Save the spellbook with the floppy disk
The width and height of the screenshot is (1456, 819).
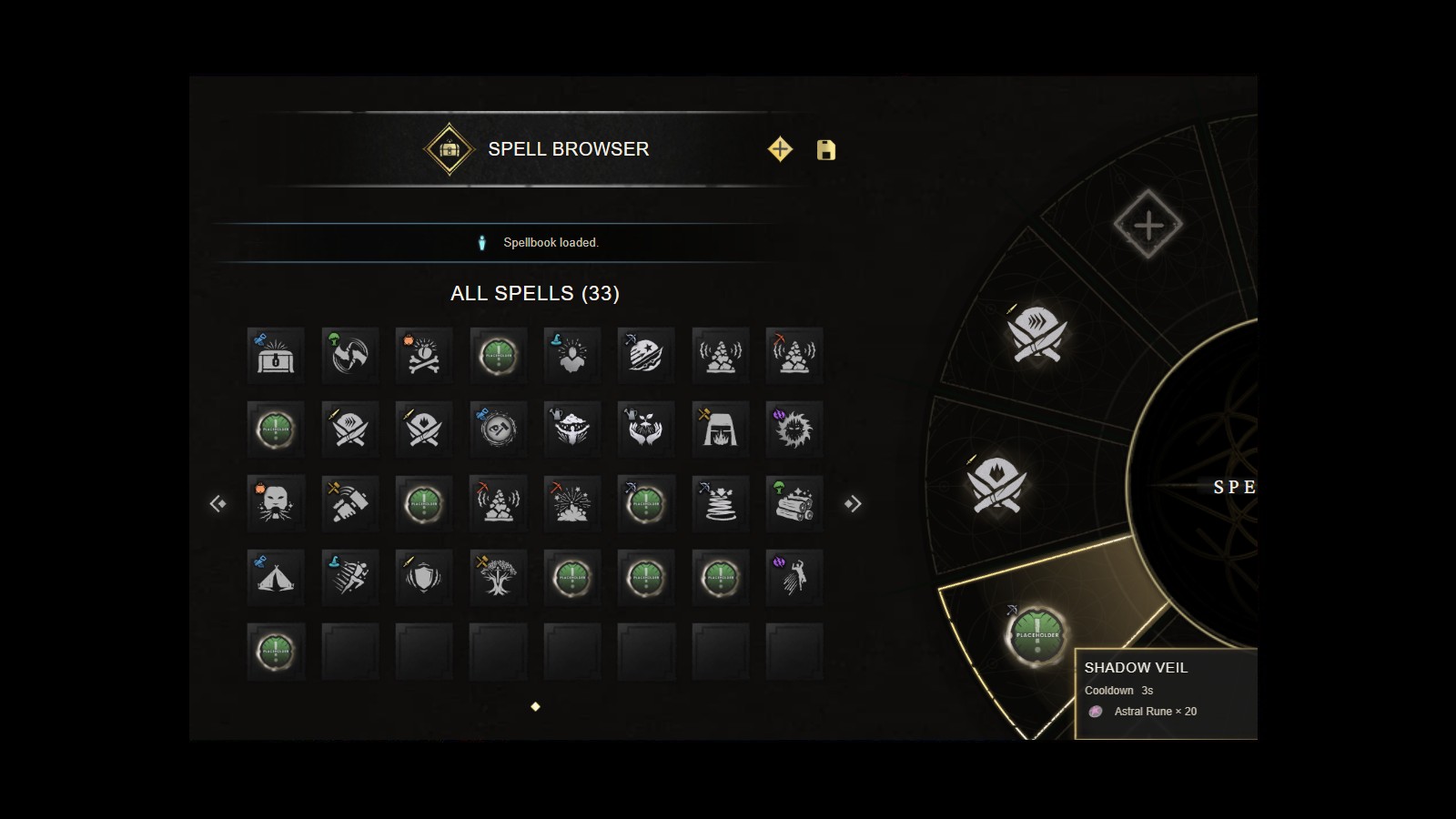(826, 150)
